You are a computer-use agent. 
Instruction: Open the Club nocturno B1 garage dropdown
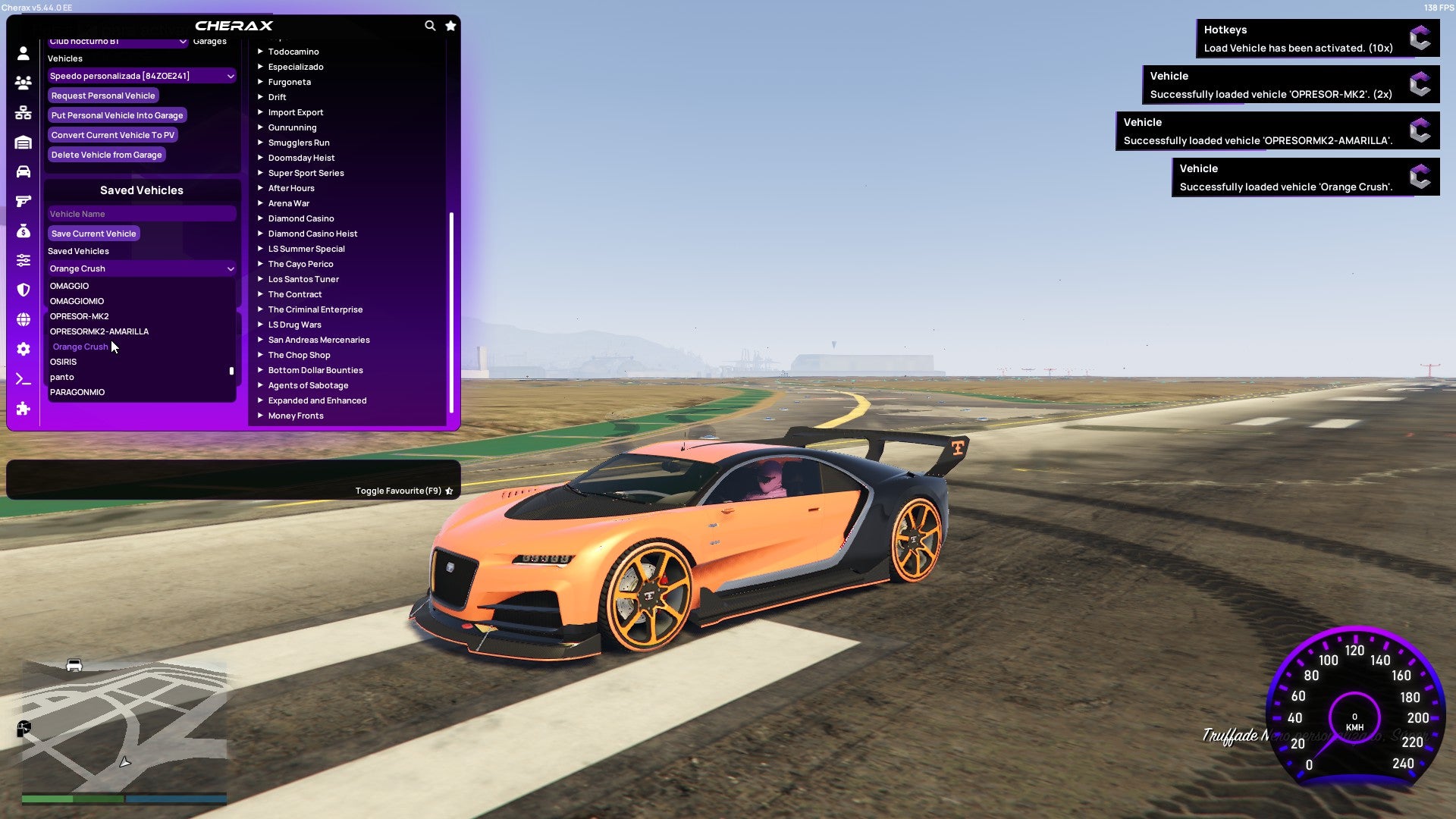(118, 42)
